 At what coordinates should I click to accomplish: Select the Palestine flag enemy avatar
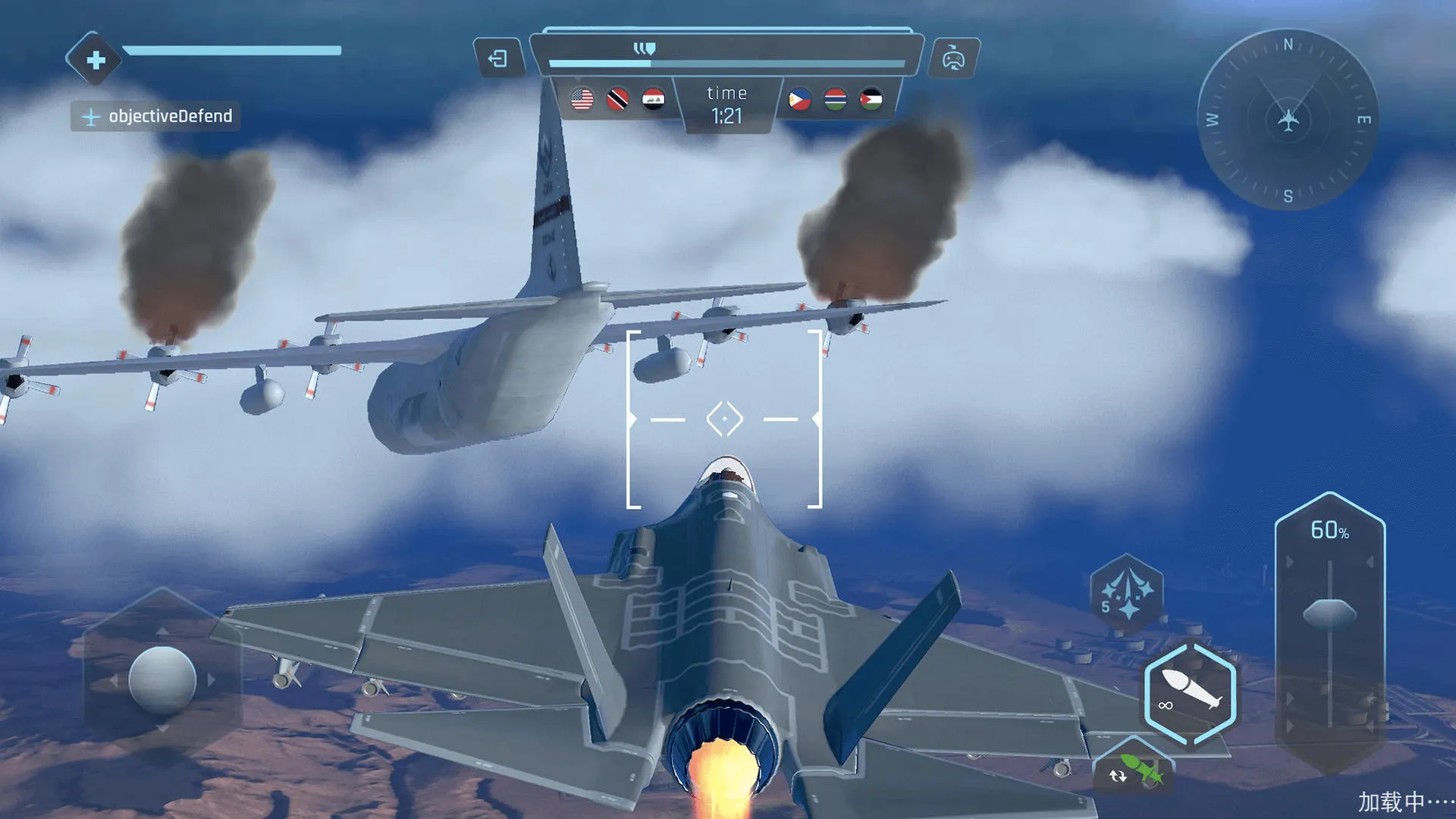[x=871, y=99]
